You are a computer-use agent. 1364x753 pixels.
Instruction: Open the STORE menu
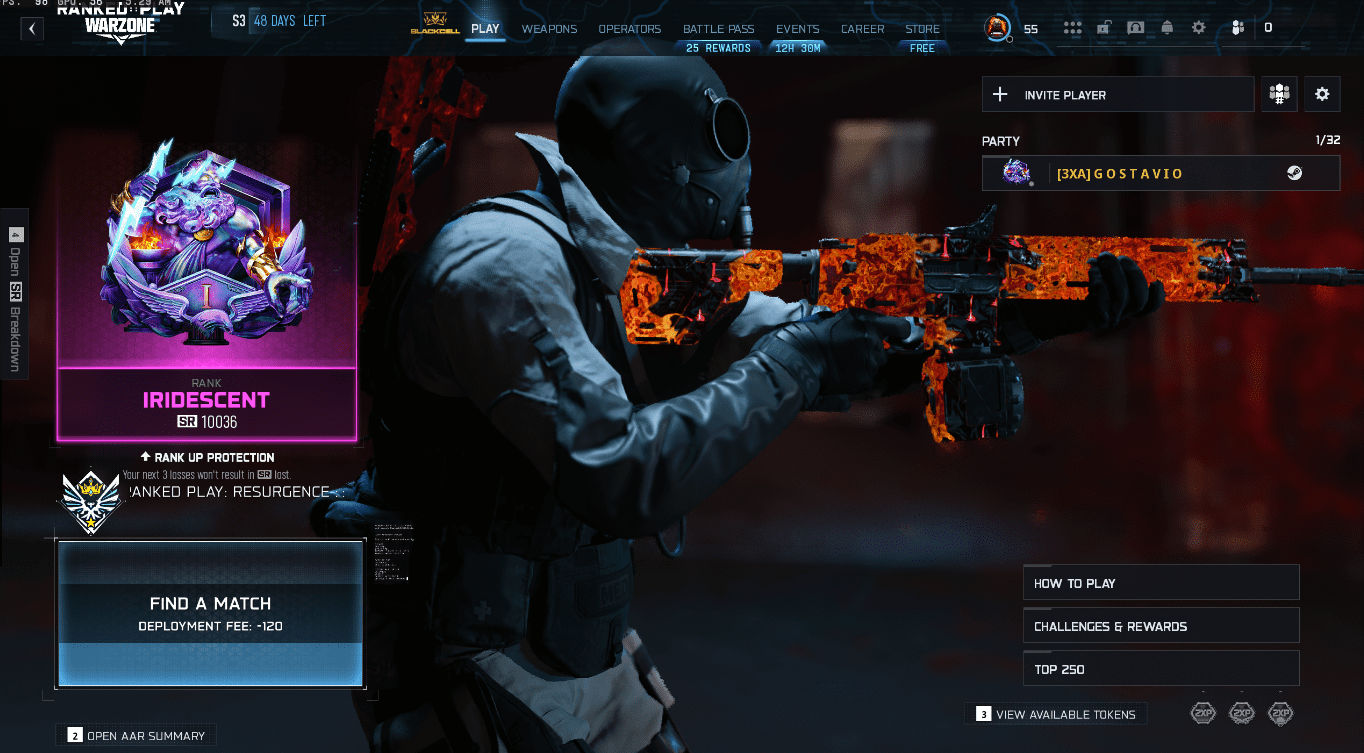[x=921, y=29]
